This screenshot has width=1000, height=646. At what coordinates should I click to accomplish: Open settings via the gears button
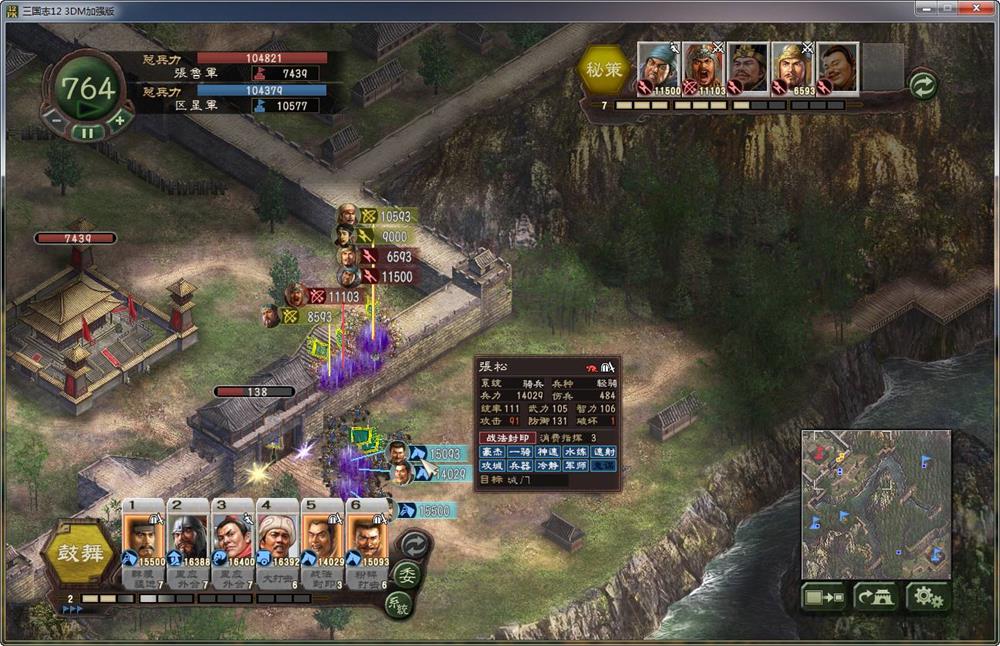click(x=927, y=597)
